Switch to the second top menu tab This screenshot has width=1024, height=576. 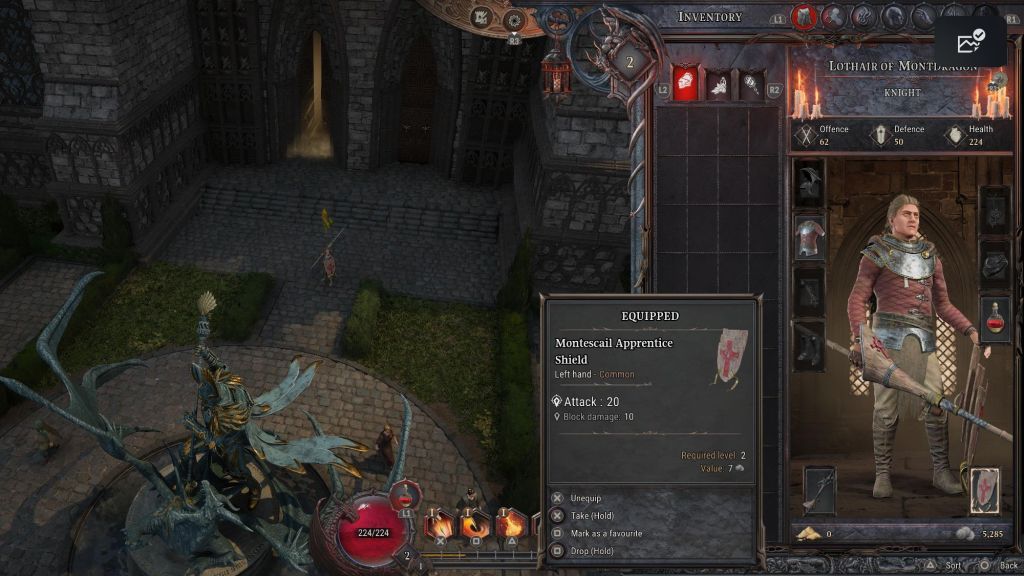[x=833, y=16]
